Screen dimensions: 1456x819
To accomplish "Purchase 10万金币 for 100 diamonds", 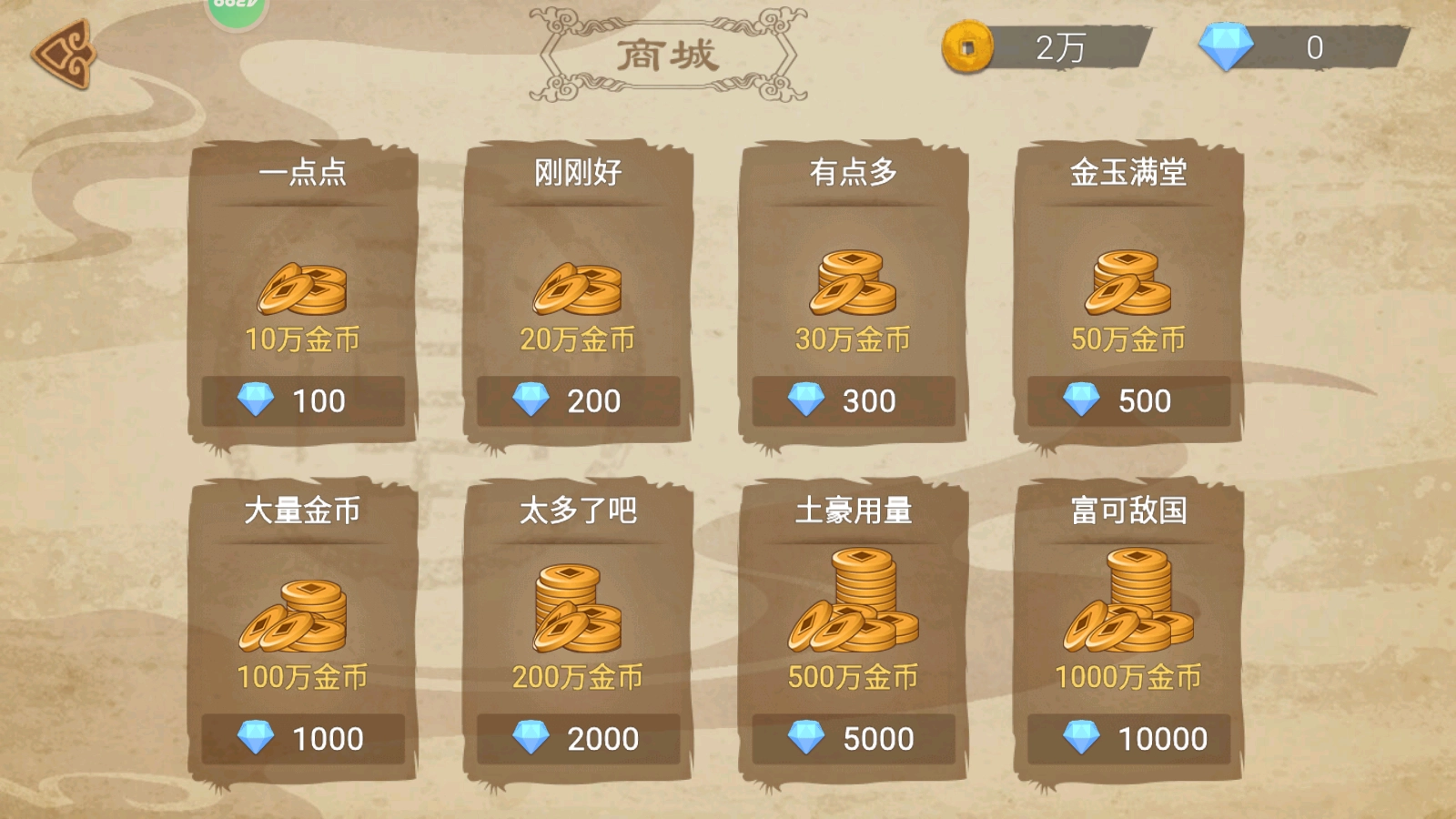I will click(303, 400).
